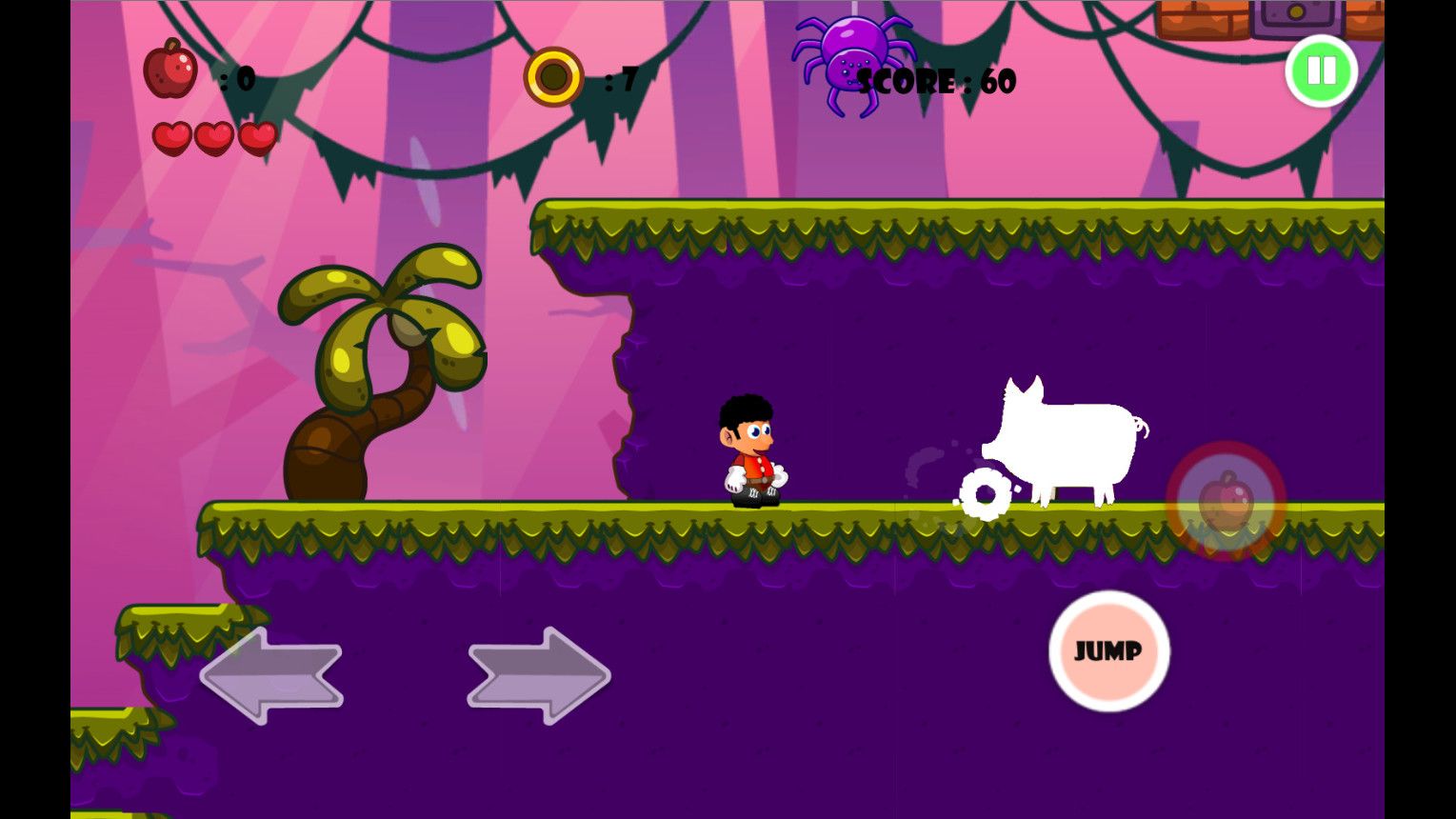
Task: Throw an apple with the red apple button
Action: click(x=1226, y=501)
